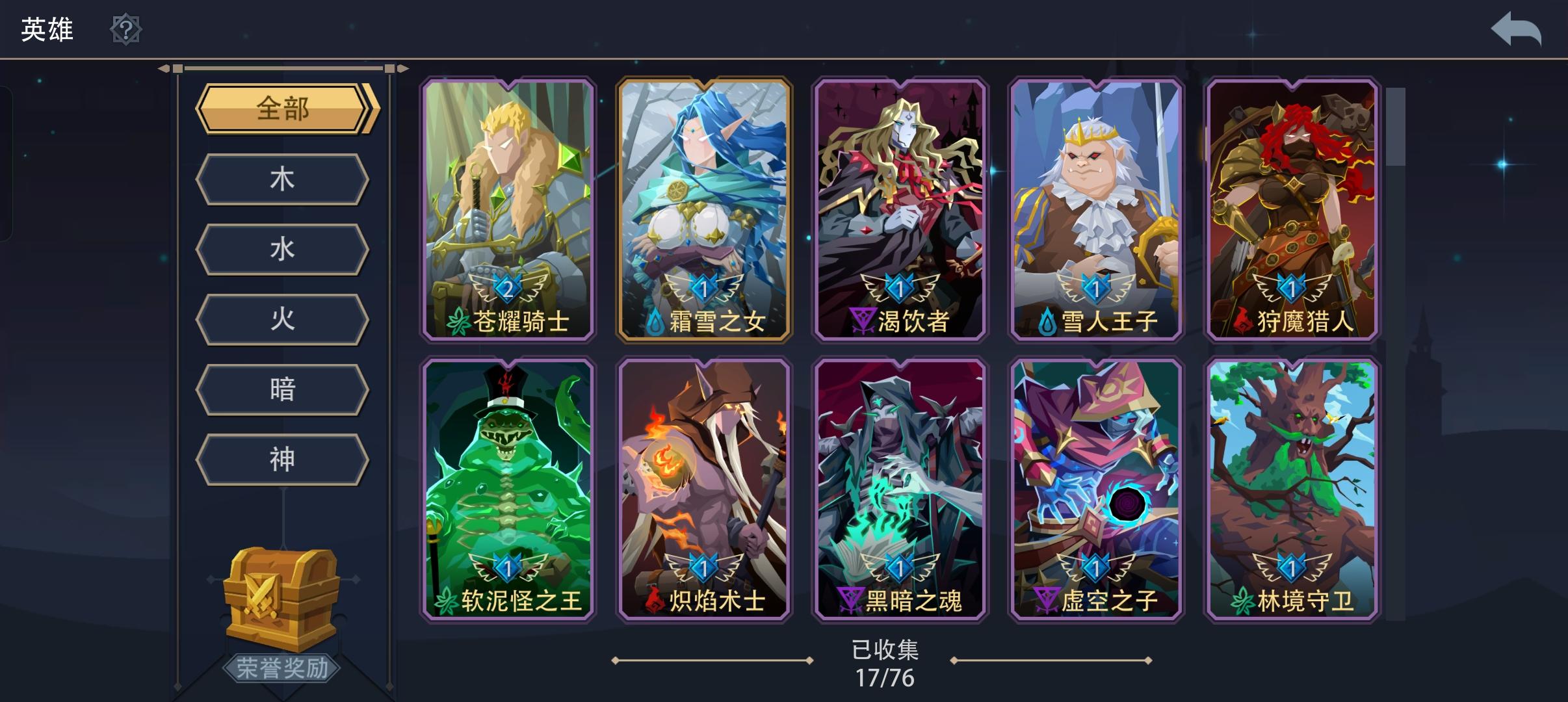
Task: Select the 火 element filter
Action: (x=283, y=319)
